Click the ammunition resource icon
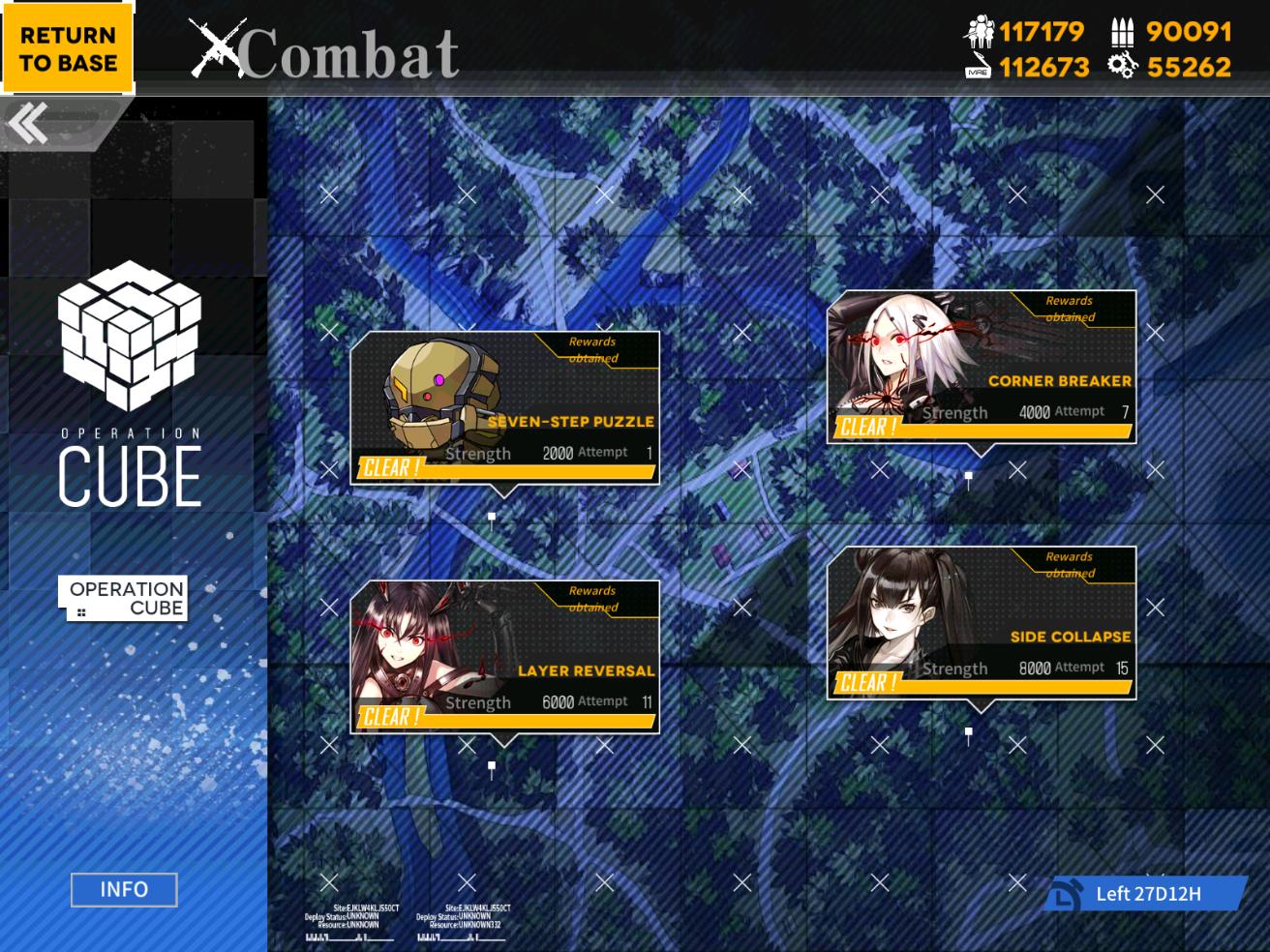Viewport: 1270px width, 952px height. coord(1120,32)
